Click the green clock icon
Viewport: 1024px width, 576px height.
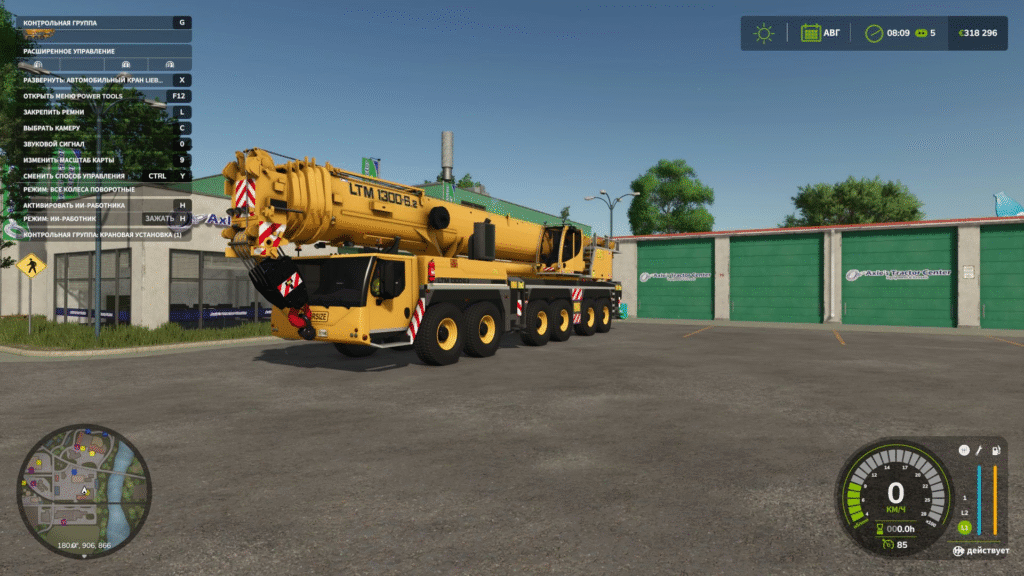tap(873, 33)
